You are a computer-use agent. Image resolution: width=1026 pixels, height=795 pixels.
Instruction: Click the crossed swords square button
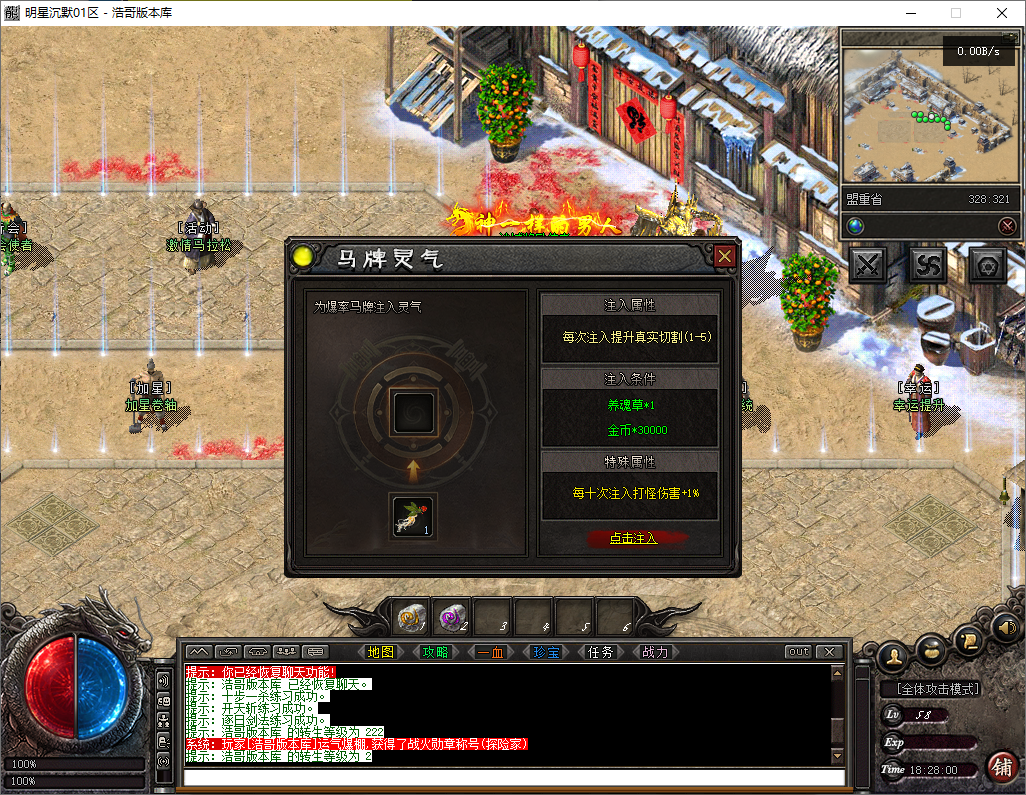click(x=870, y=266)
